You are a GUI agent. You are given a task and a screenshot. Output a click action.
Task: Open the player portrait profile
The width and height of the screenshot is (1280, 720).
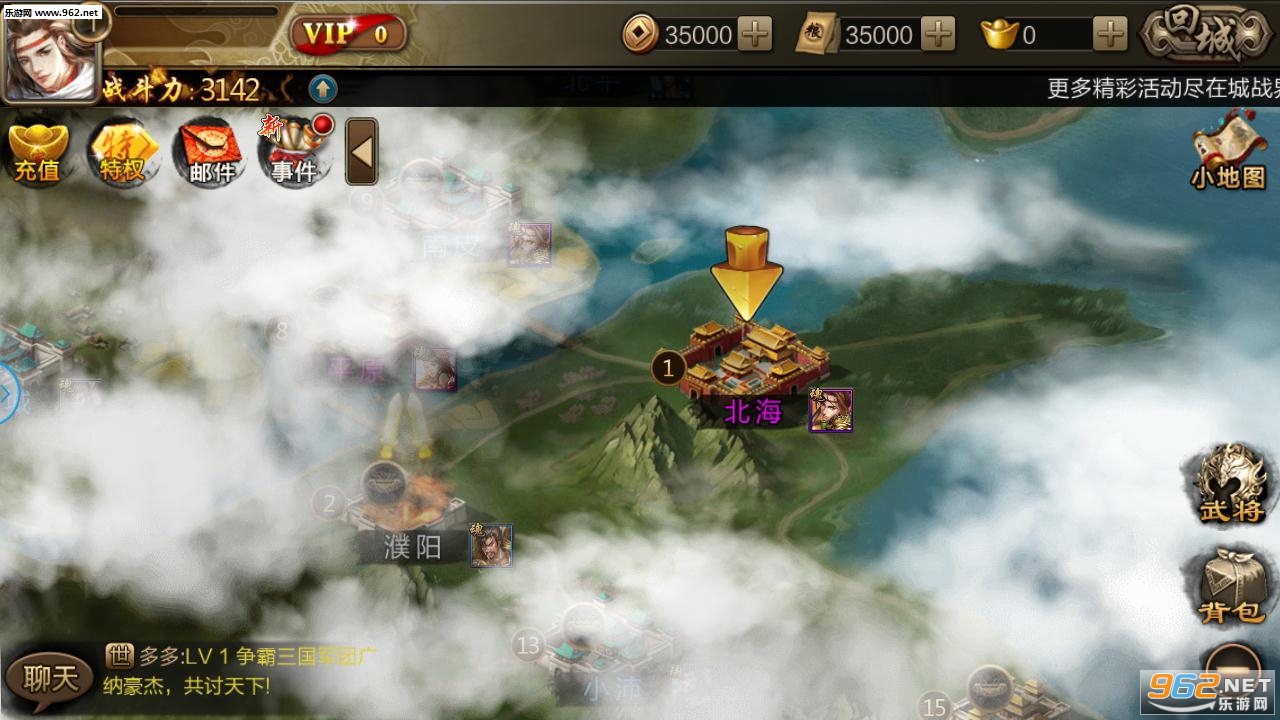point(49,52)
